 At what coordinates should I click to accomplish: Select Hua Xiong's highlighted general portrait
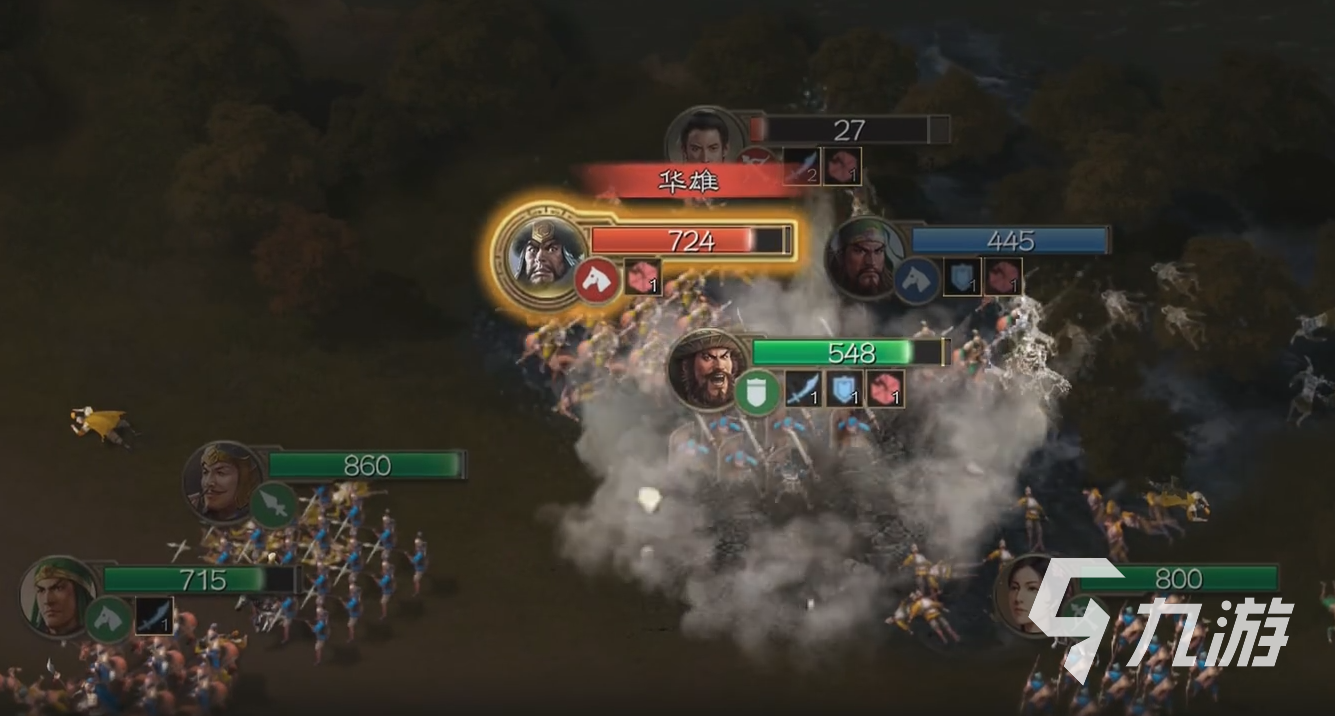pyautogui.click(x=541, y=250)
